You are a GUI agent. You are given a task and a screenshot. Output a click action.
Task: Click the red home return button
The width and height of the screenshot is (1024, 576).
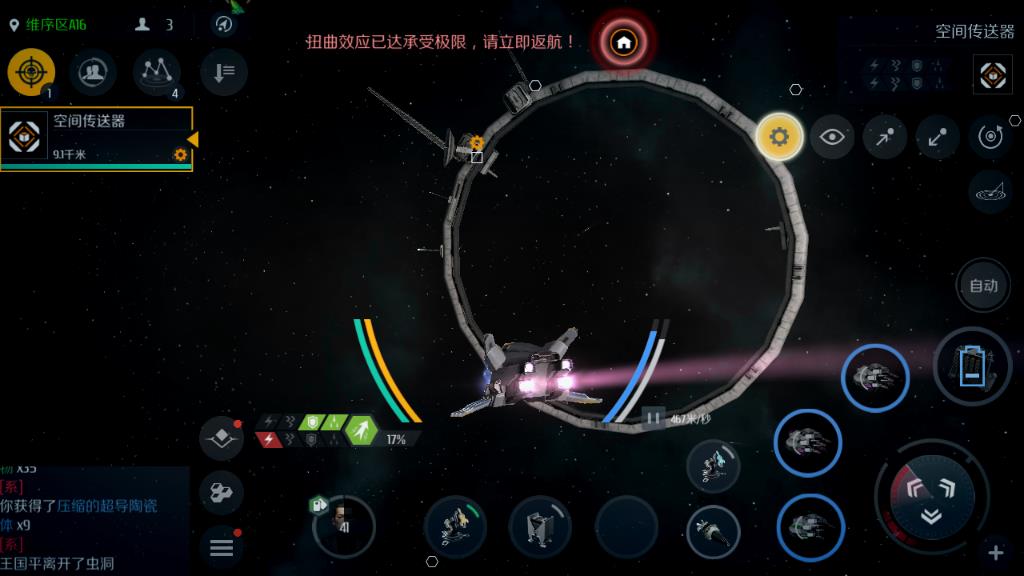(x=623, y=43)
